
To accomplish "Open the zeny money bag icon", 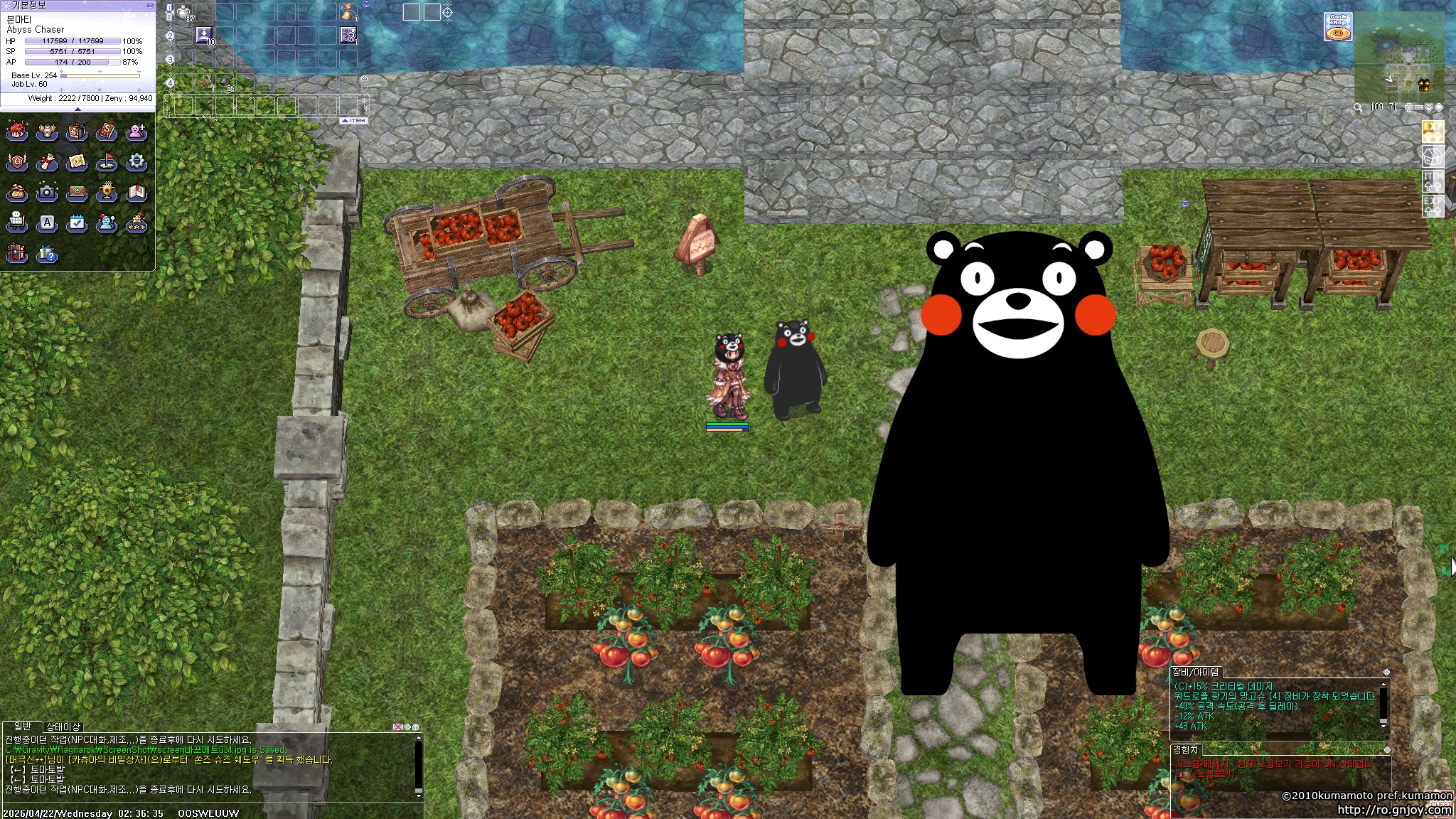I will [17, 192].
